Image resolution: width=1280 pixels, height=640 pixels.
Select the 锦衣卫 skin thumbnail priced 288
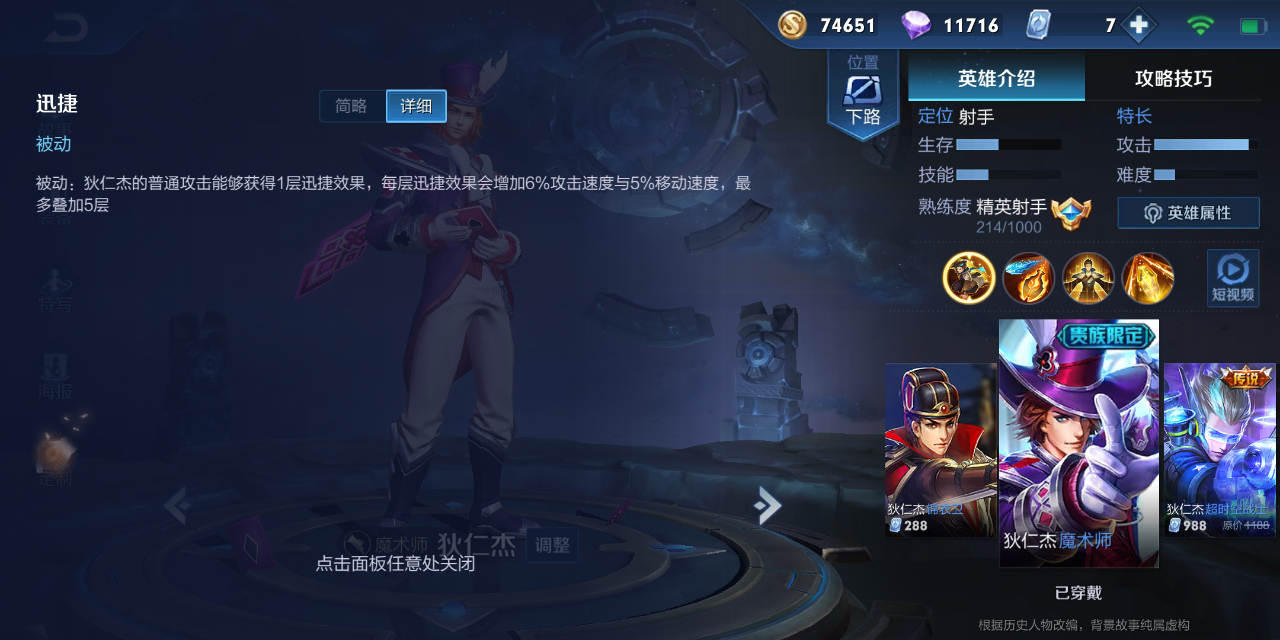pos(940,450)
